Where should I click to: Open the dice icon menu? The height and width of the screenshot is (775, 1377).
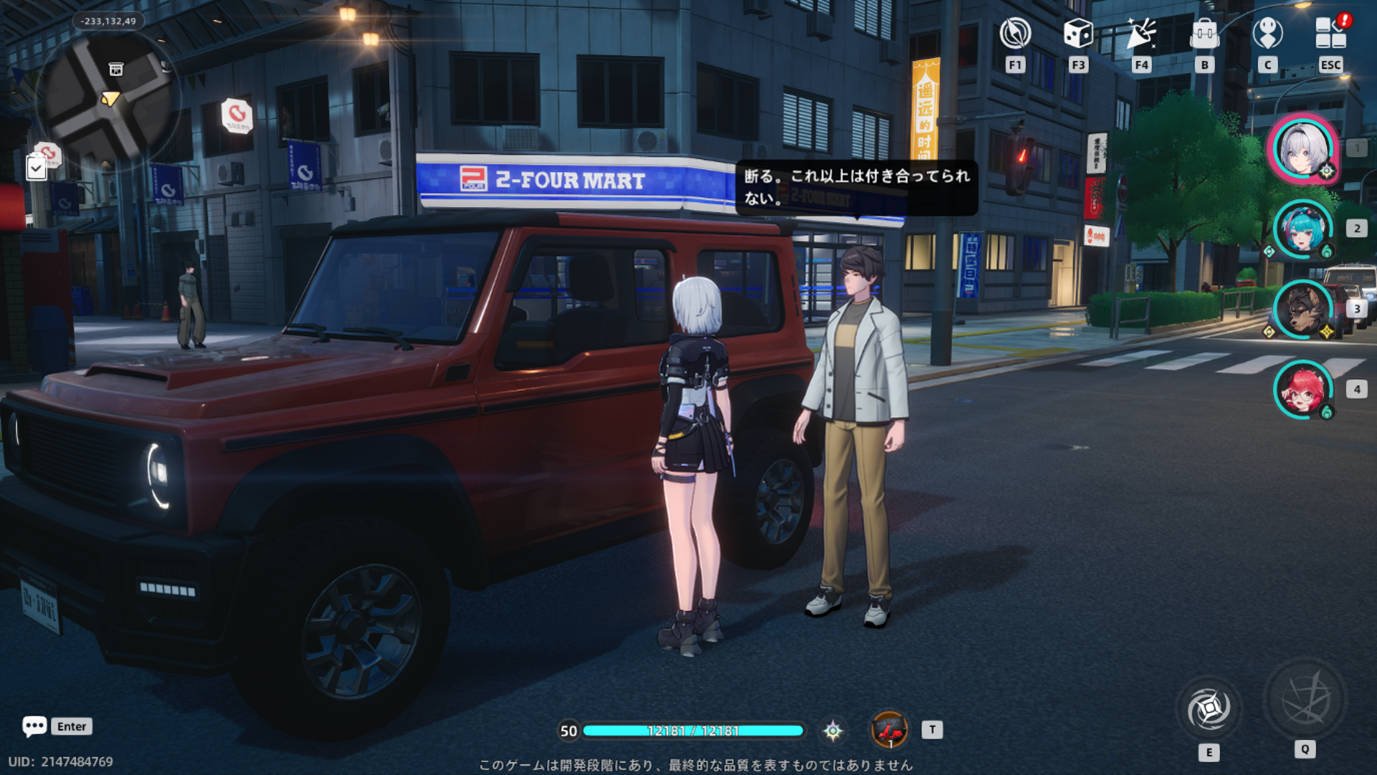click(1078, 34)
